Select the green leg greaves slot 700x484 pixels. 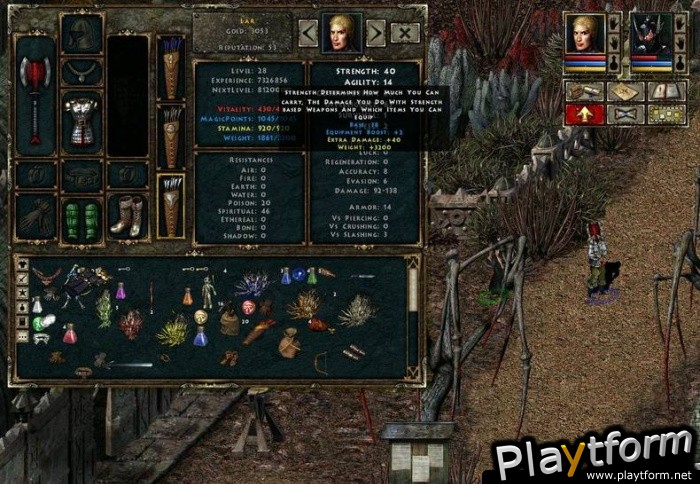82,216
